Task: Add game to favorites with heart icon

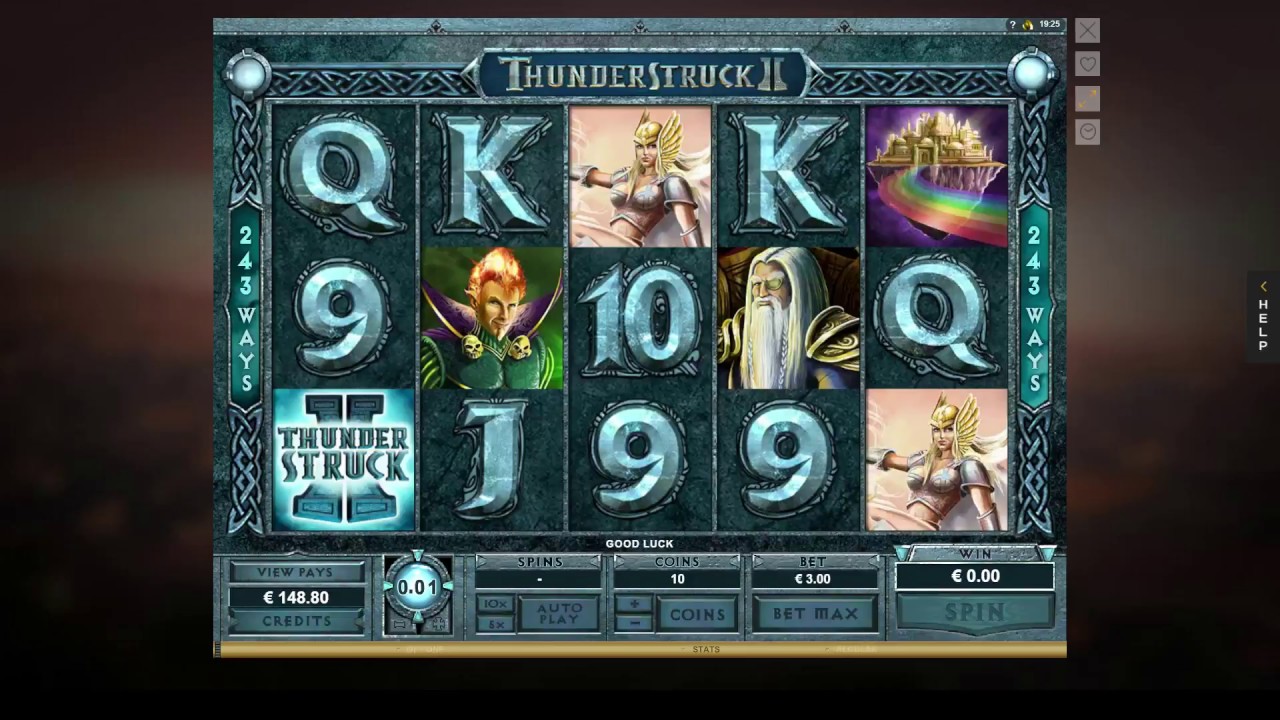Action: click(1087, 64)
